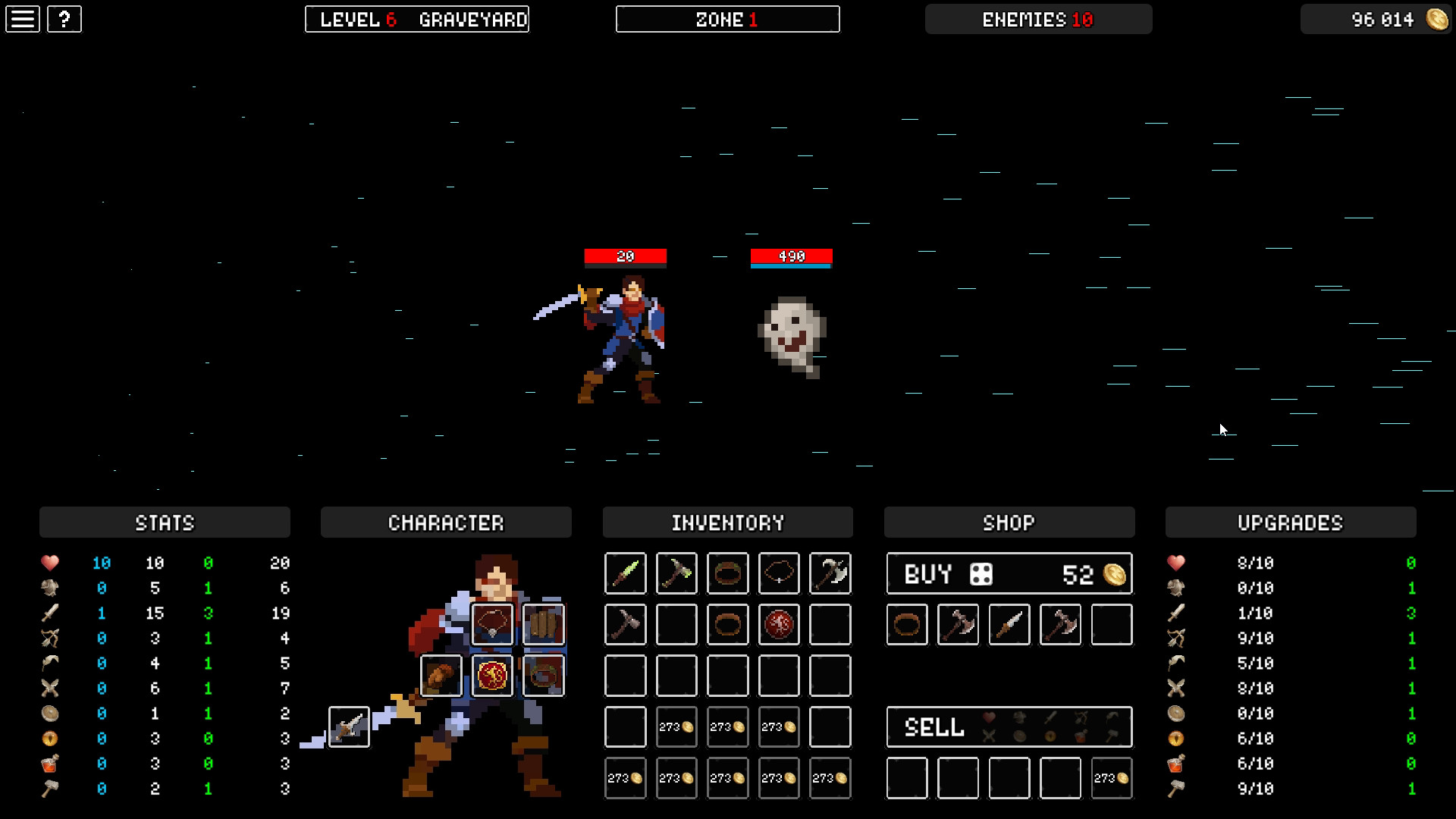Select the battle axe in the inventory
Viewport: 1456px width, 819px height.
click(x=830, y=573)
